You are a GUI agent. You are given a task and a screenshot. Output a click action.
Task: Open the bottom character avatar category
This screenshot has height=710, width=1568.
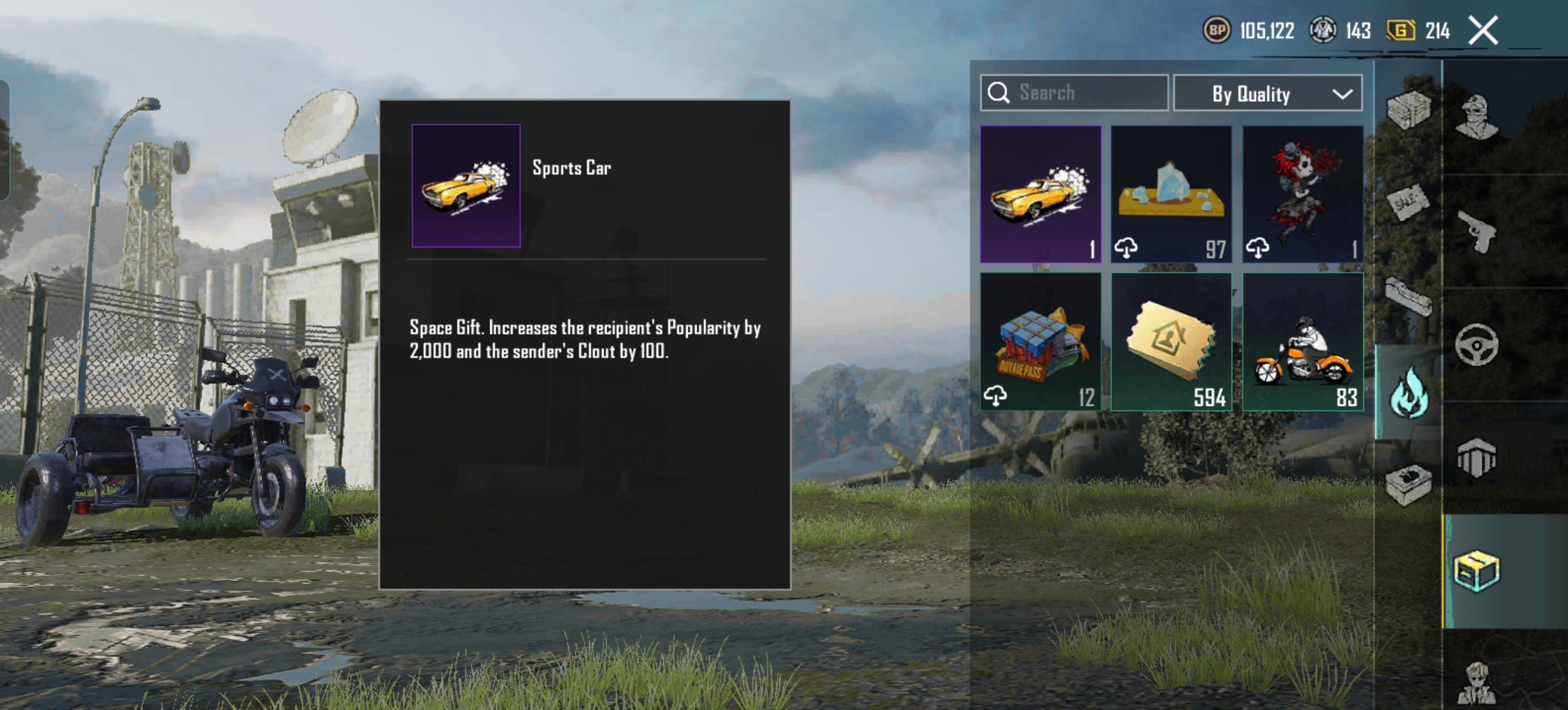pyautogui.click(x=1477, y=682)
